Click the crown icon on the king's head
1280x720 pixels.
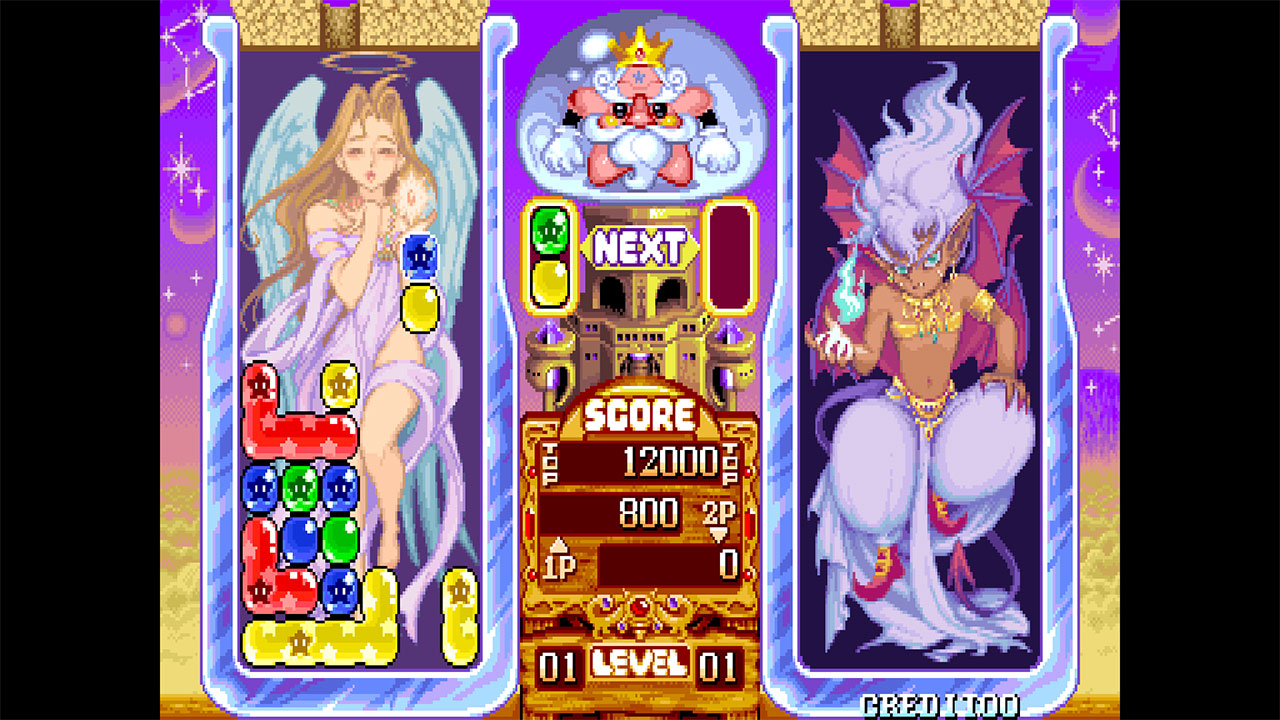pos(640,52)
